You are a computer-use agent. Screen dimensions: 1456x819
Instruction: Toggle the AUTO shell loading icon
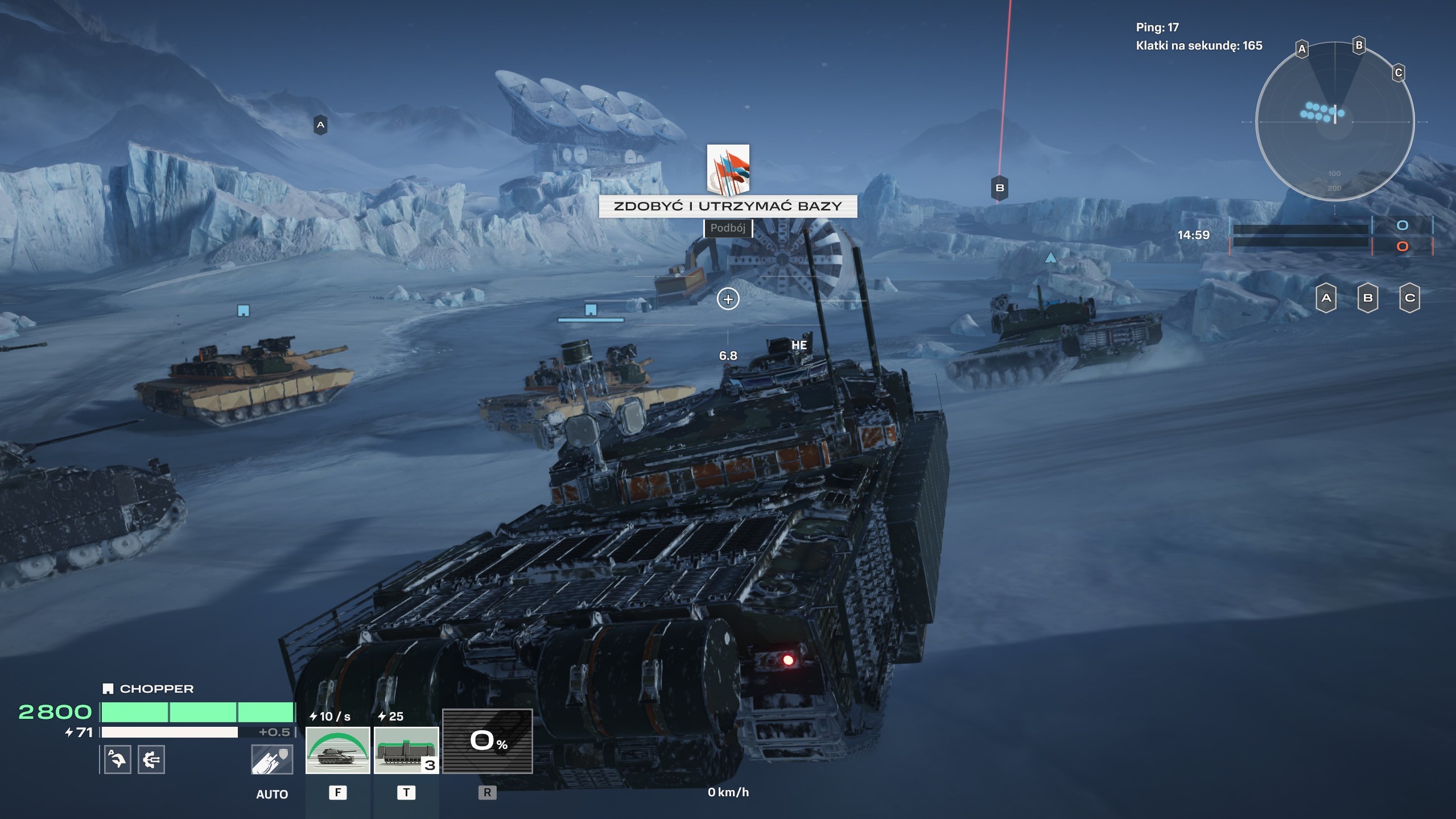coord(272,760)
